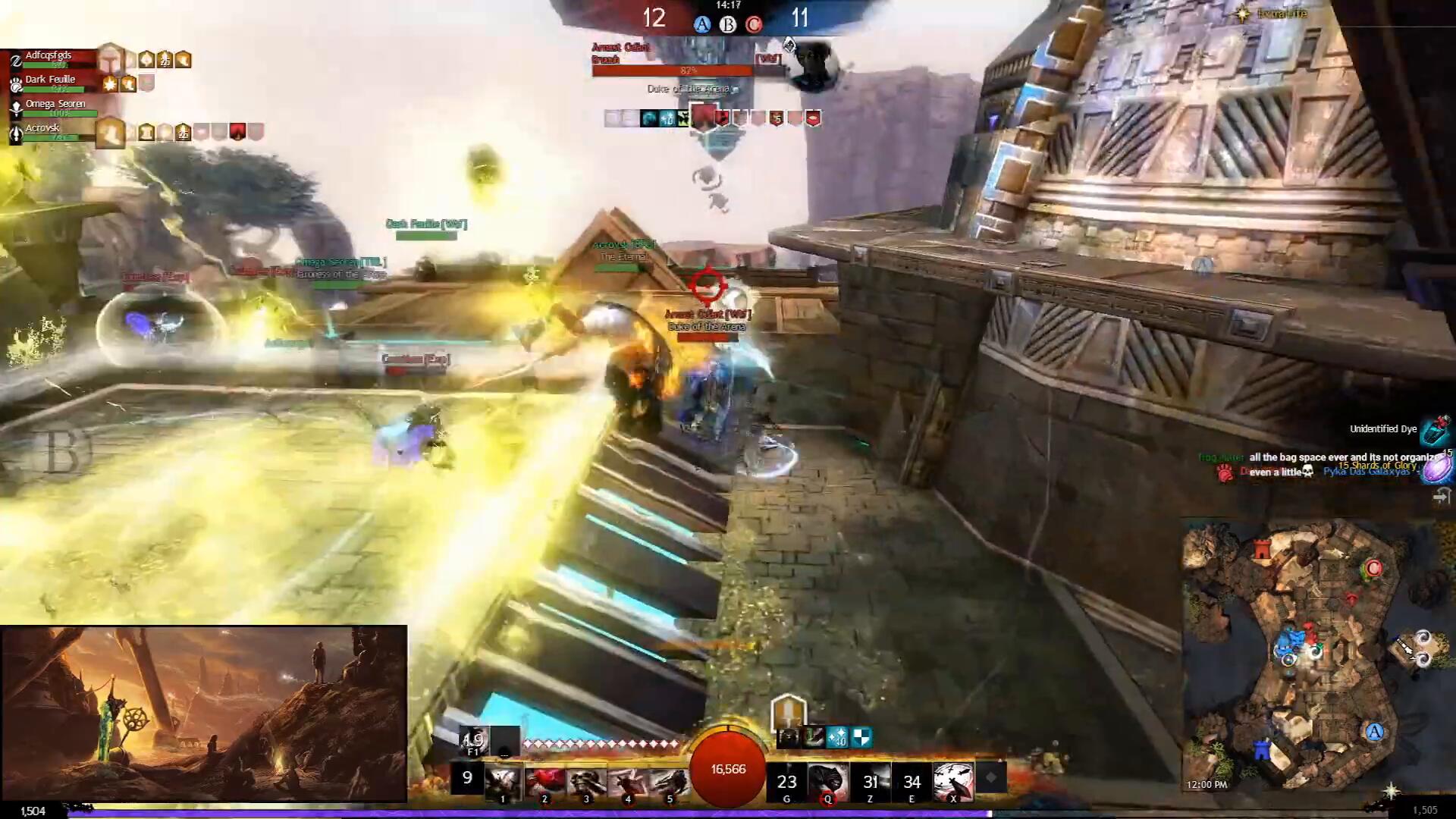The height and width of the screenshot is (819, 1456).
Task: Click the healing skill on 23-second cooldown
Action: click(x=786, y=782)
